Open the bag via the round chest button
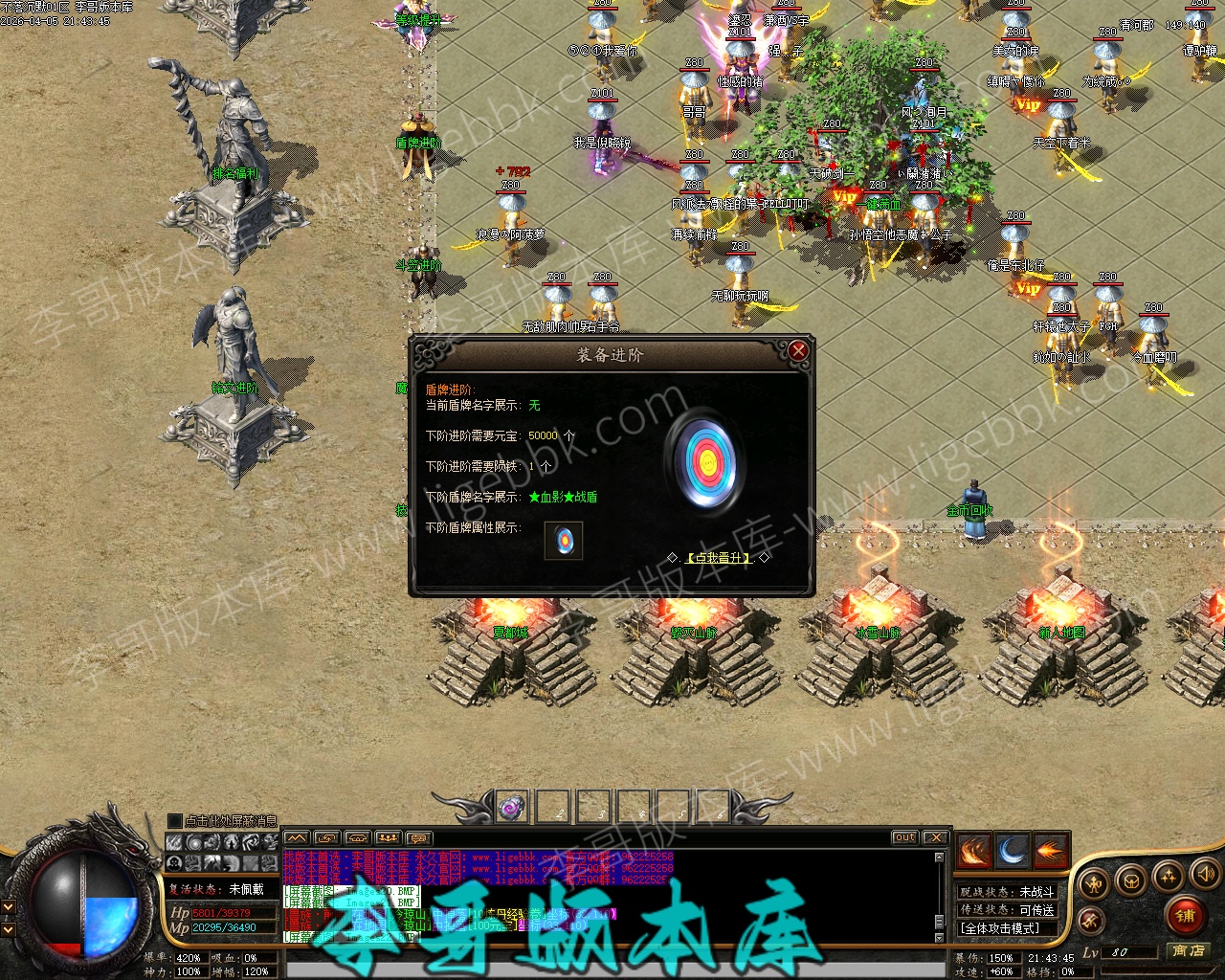Viewport: 1225px width, 980px height. (1131, 880)
